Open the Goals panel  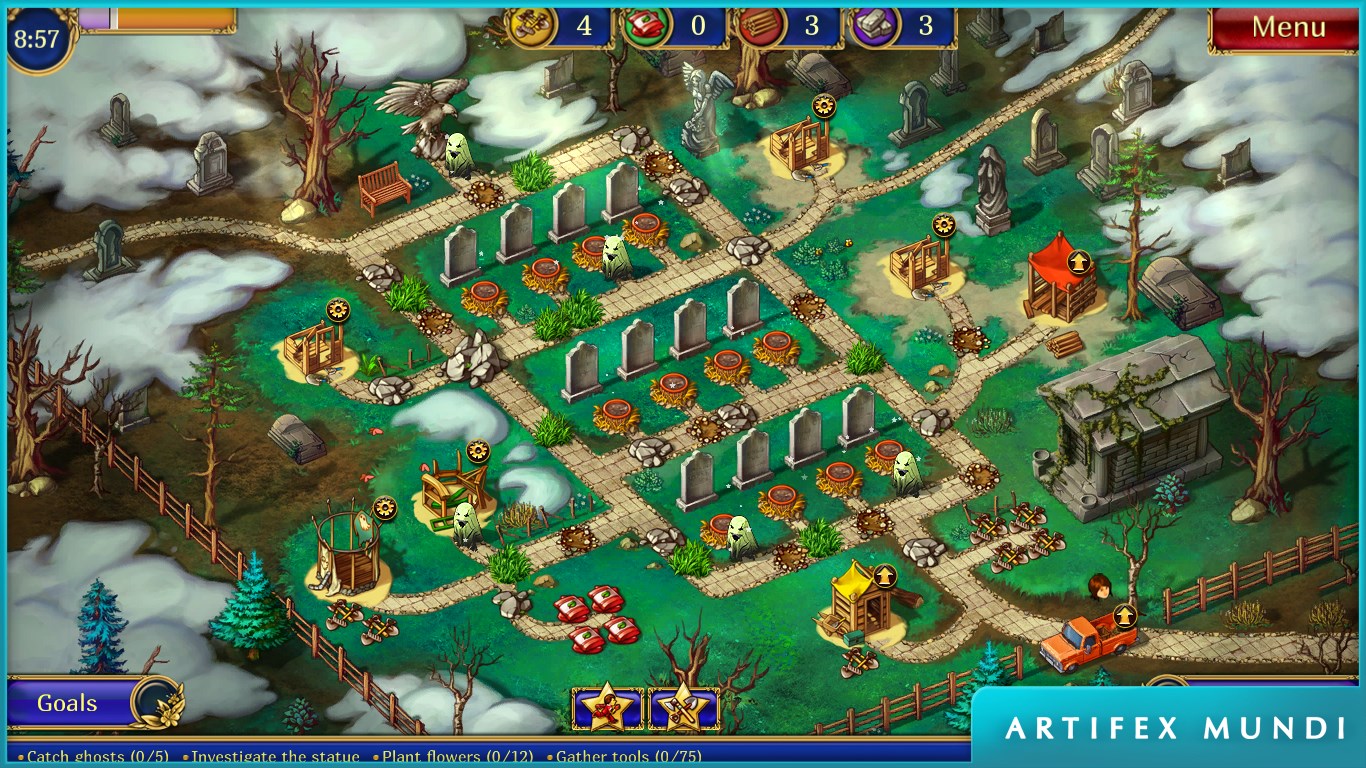tap(68, 703)
